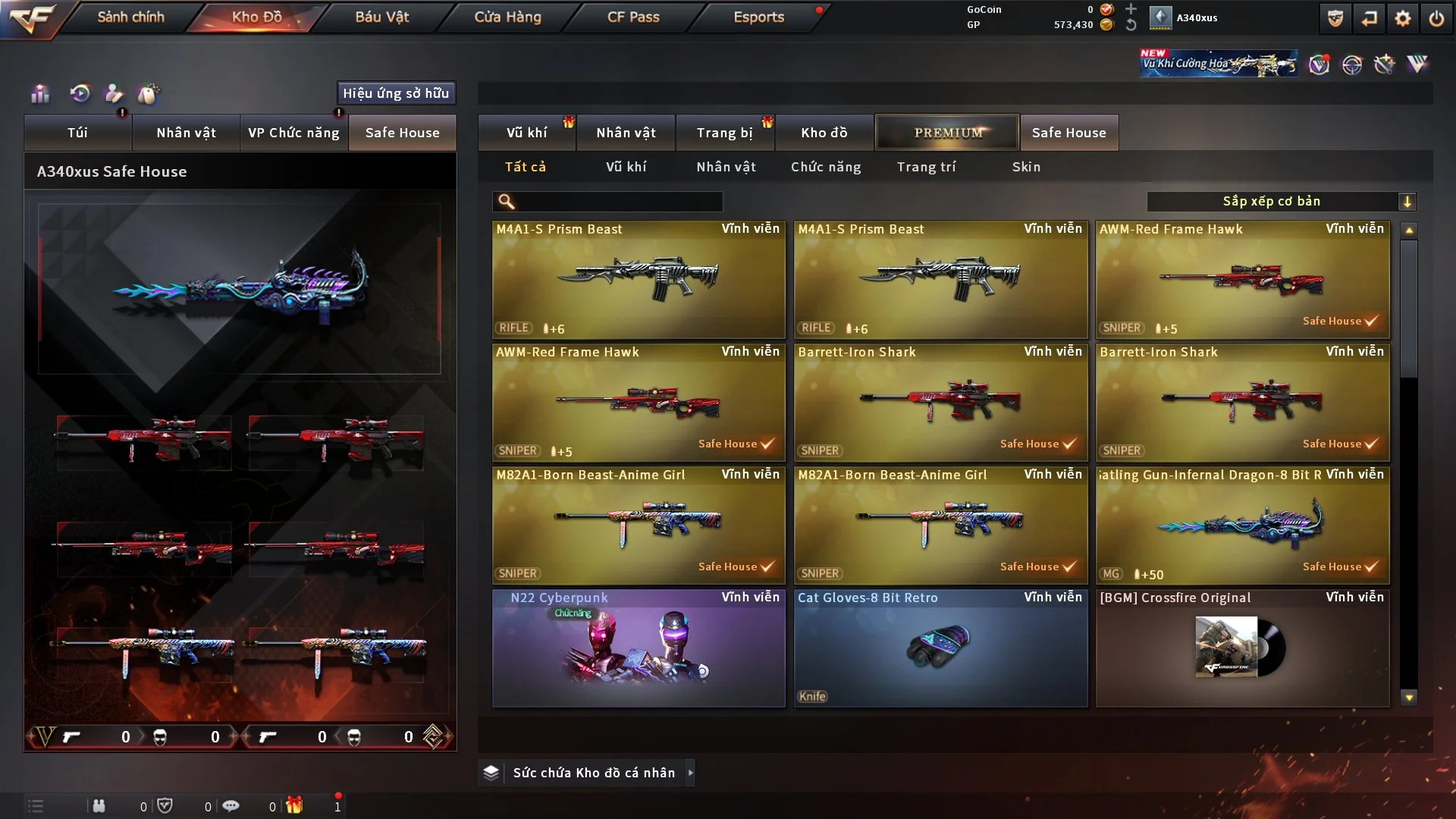
Task: Open the PREMIUM inventory tab
Action: pyautogui.click(x=947, y=133)
